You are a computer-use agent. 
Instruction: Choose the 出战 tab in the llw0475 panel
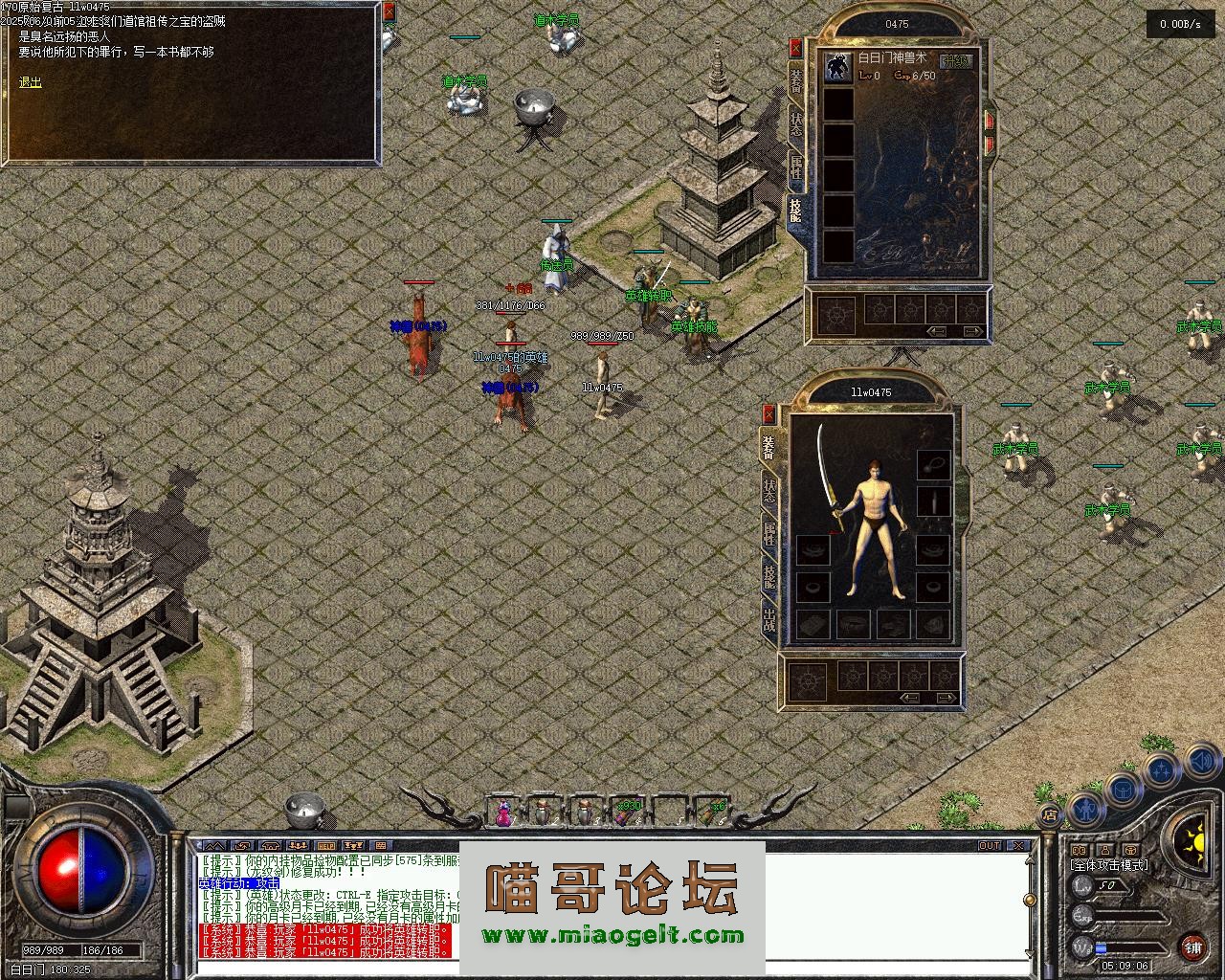769,618
